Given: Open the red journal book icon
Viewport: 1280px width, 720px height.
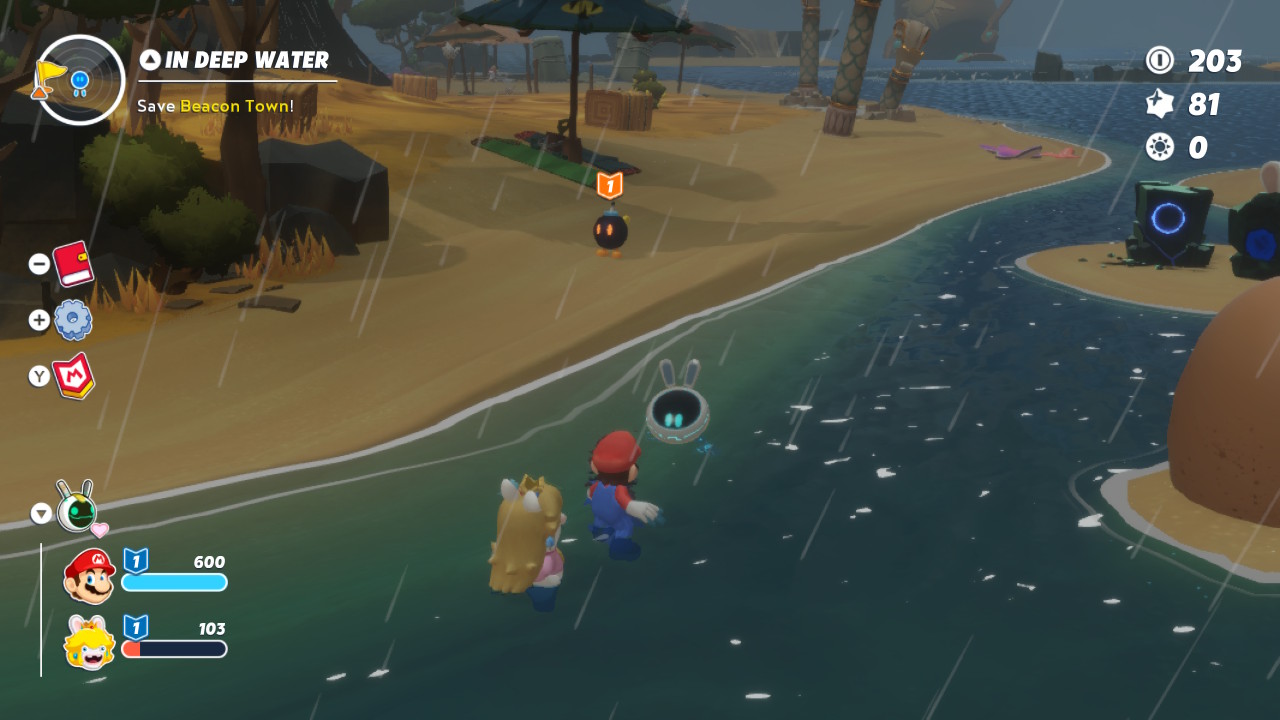Looking at the screenshot, I should [73, 264].
